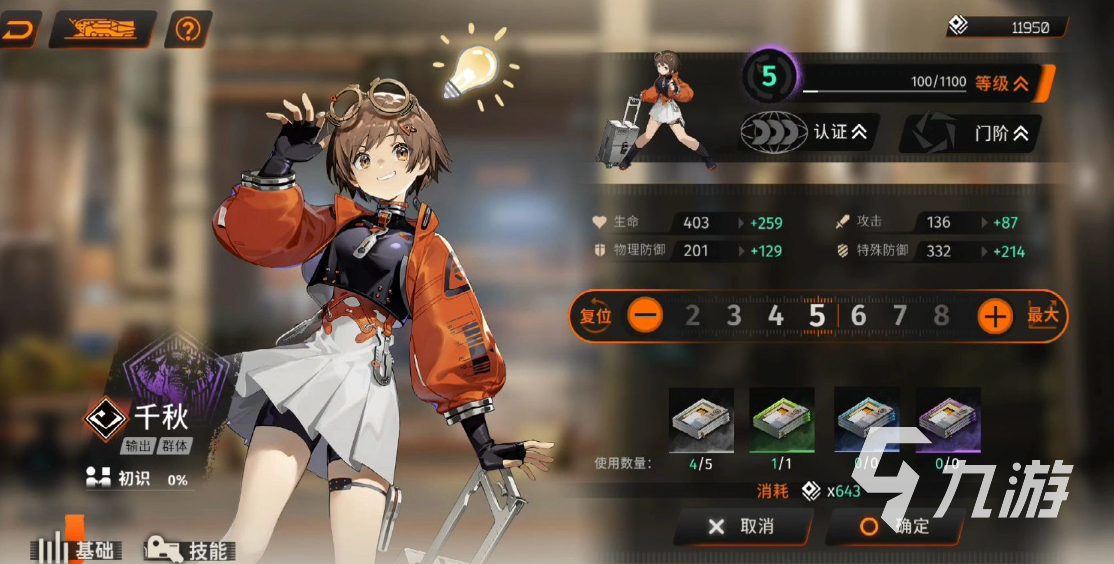Image resolution: width=1114 pixels, height=564 pixels.
Task: Open the 认证 certification panel
Action: click(x=806, y=132)
